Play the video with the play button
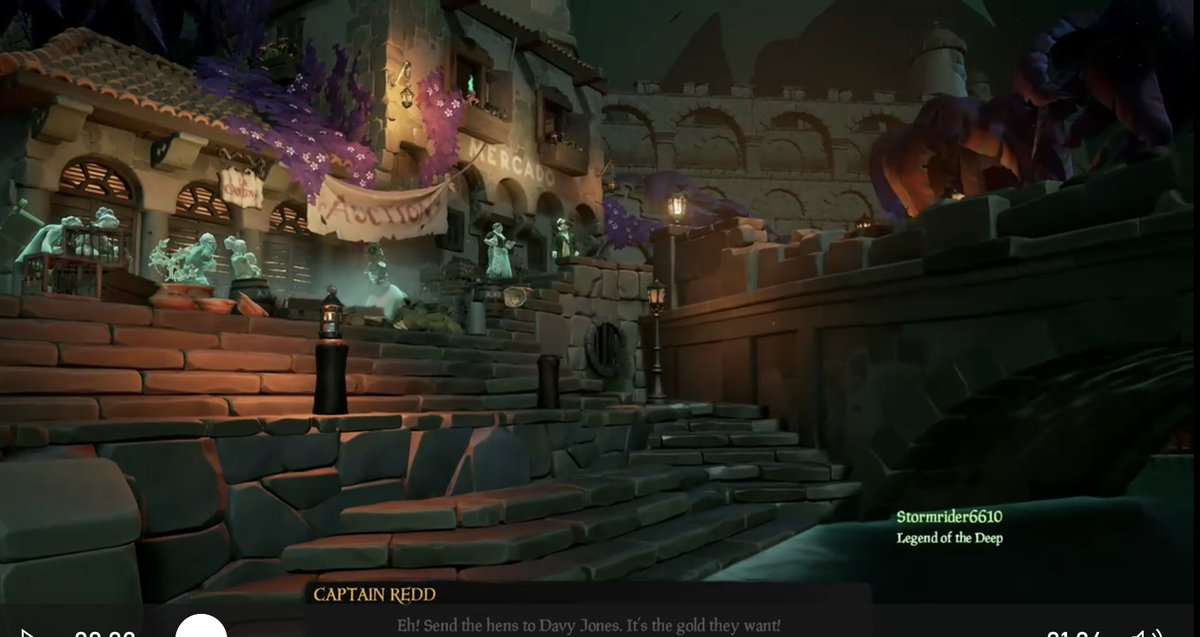 (x=29, y=633)
